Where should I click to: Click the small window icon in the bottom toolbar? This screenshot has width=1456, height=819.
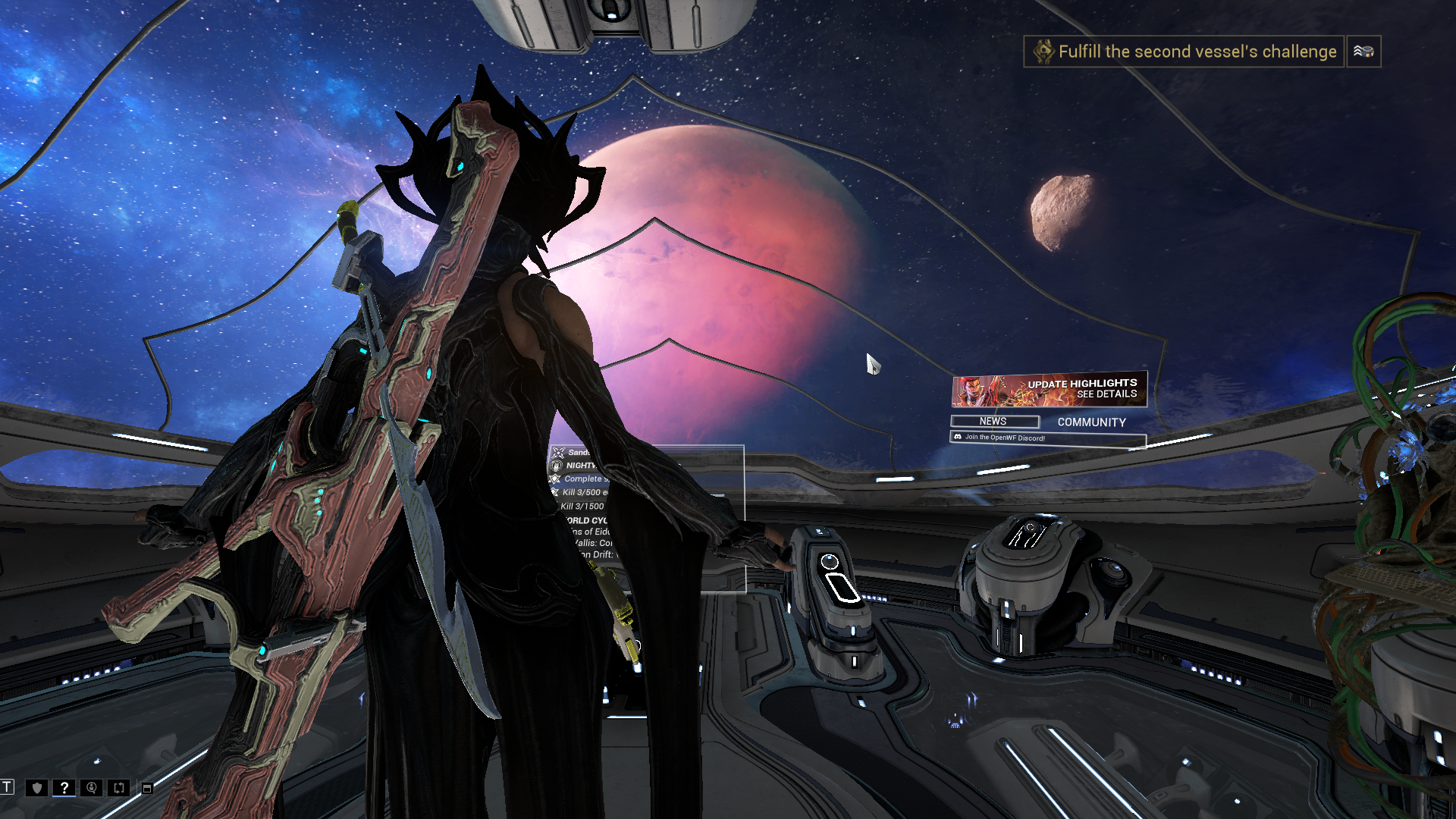pos(147,789)
